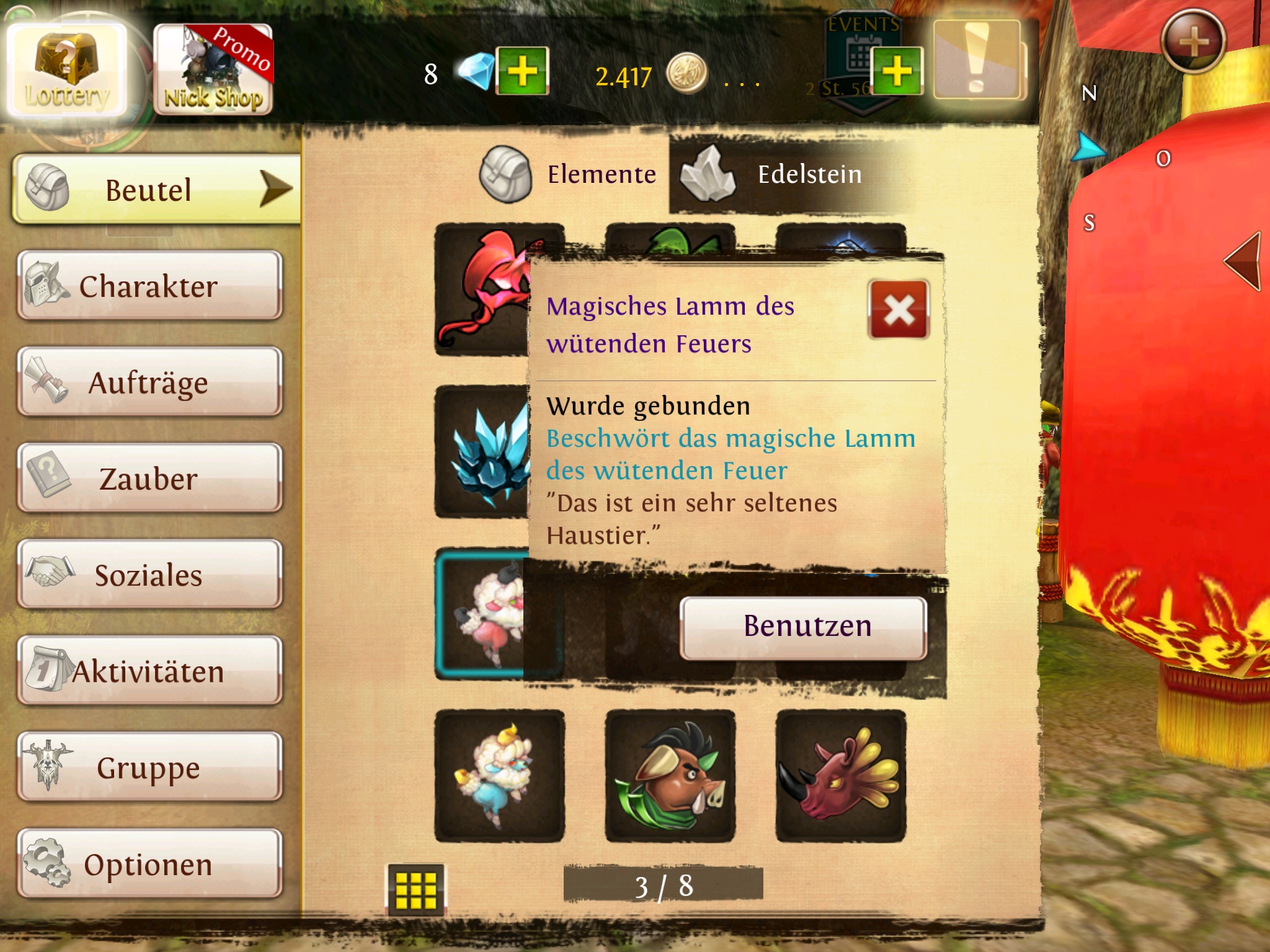Open the Charakter menu
This screenshot has height=952, width=1270.
click(149, 286)
